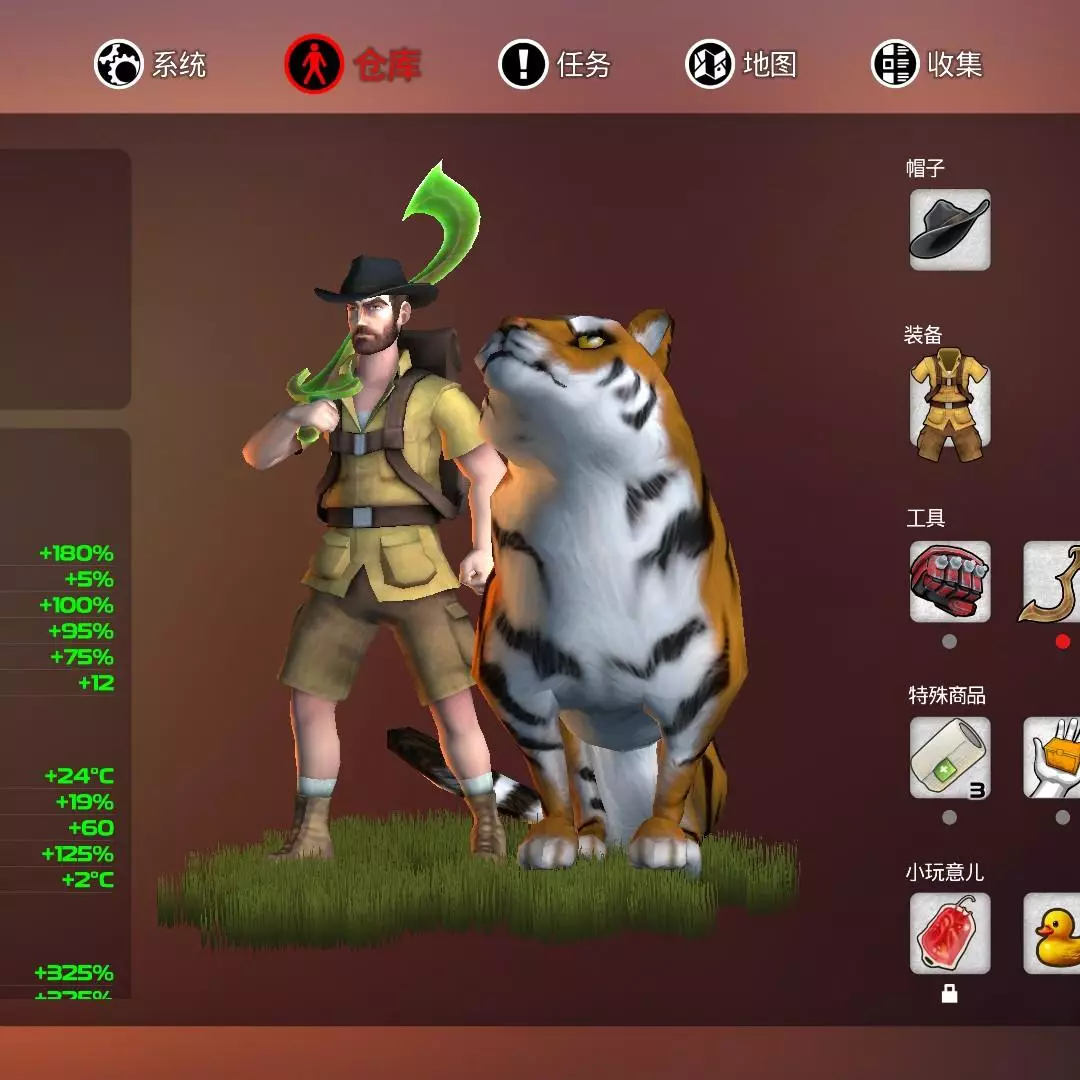Open the 系统 system tab
Viewport: 1080px width, 1080px height.
151,65
